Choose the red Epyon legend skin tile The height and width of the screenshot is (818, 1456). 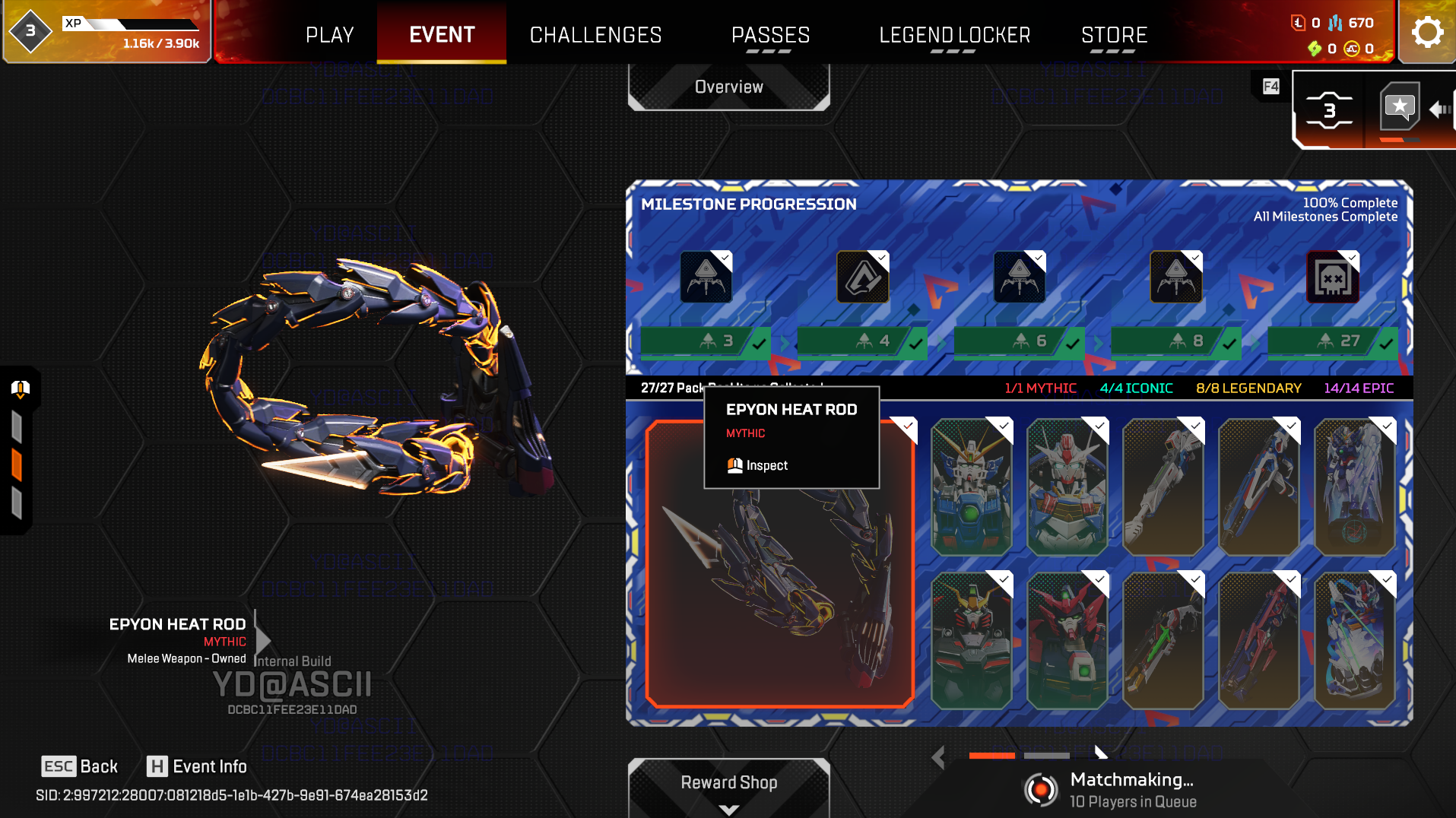(1067, 640)
